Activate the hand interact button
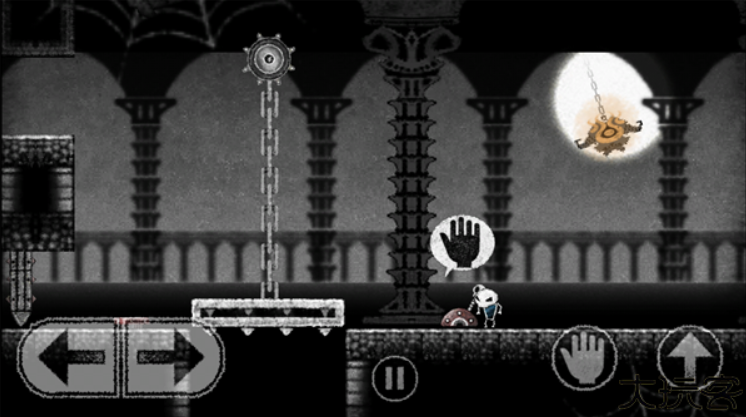Image resolution: width=746 pixels, height=417 pixels. pos(584,358)
